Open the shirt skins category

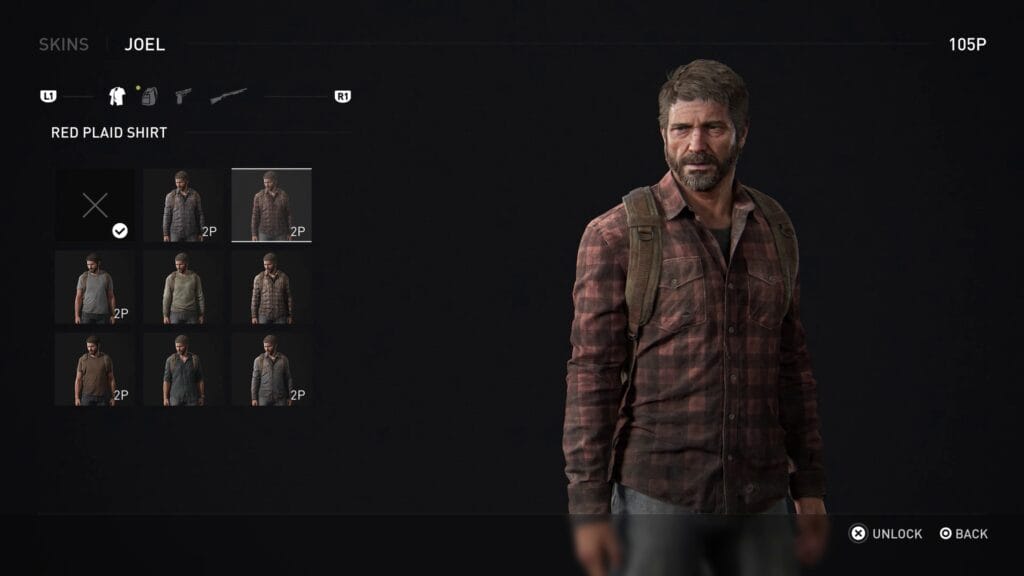(x=116, y=97)
